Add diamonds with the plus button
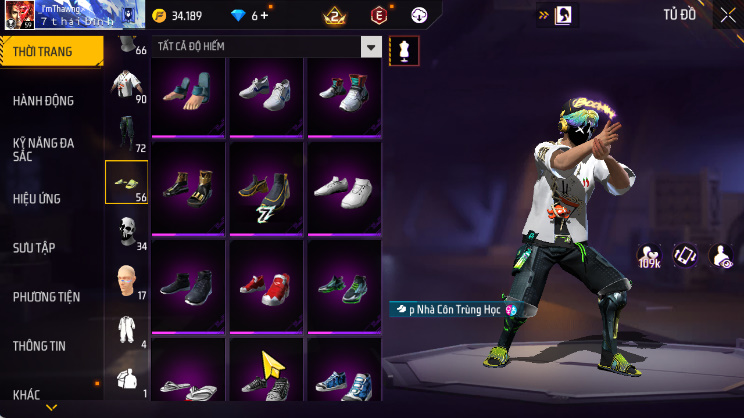Image resolution: width=744 pixels, height=418 pixels. click(x=265, y=16)
